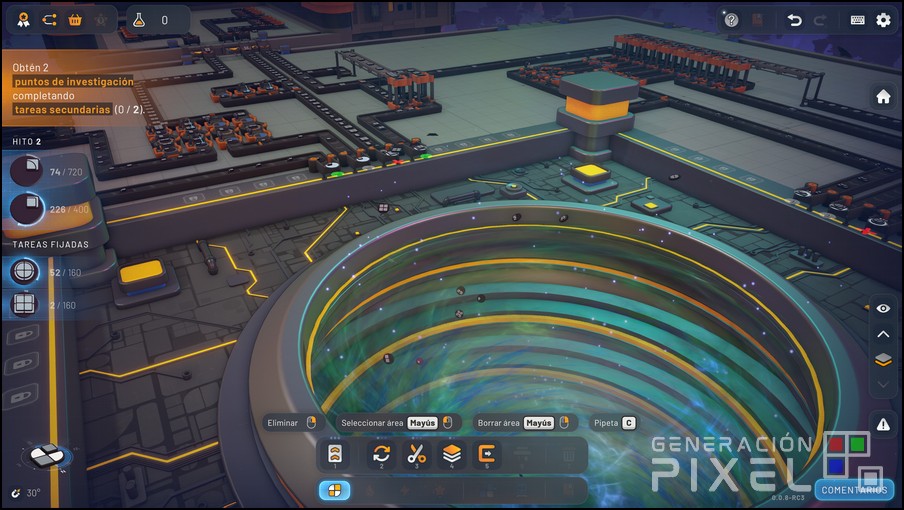Undo the last action

pyautogui.click(x=794, y=20)
